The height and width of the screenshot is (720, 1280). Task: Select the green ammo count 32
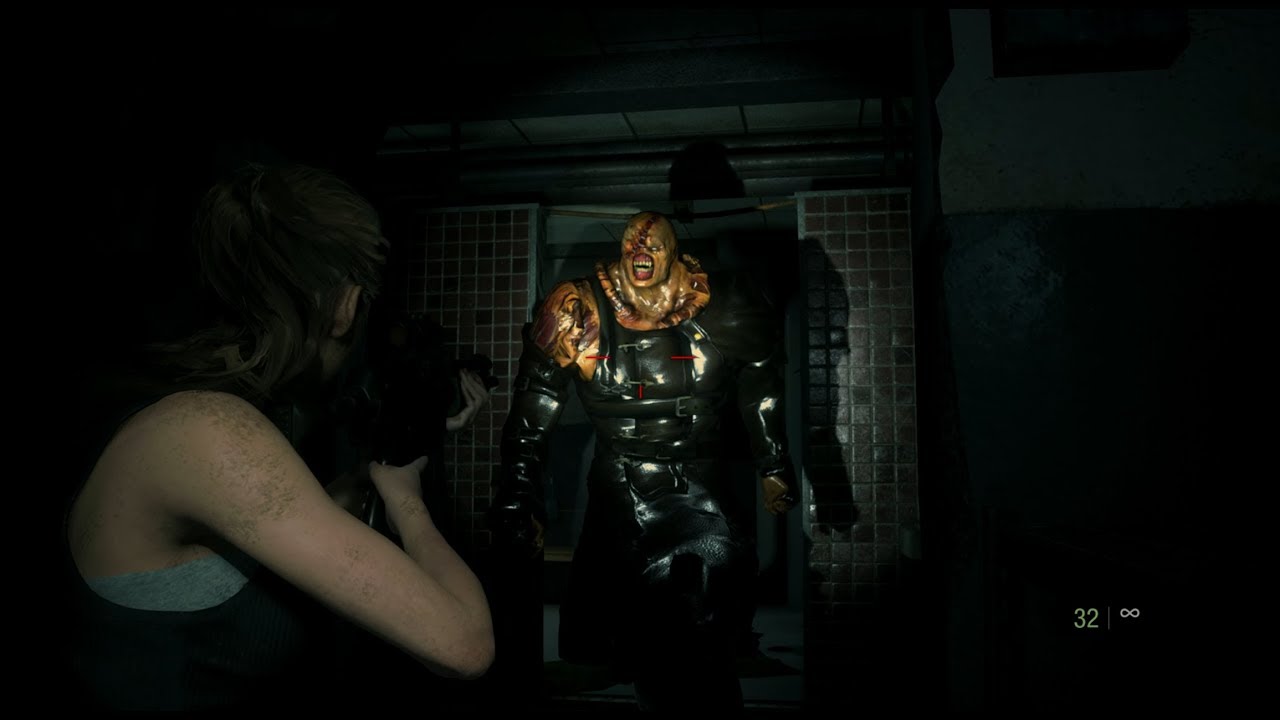(1085, 618)
